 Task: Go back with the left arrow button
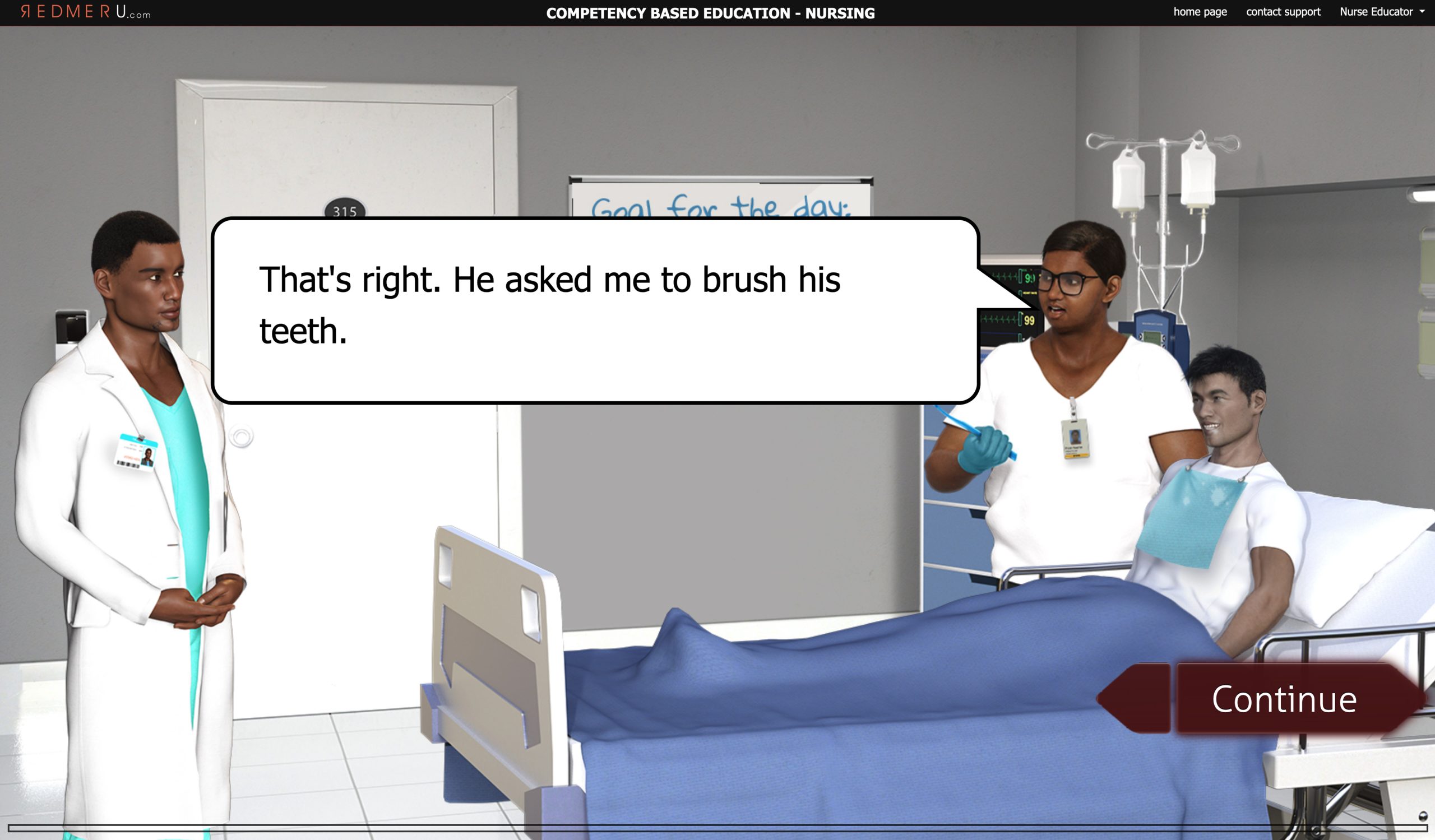[x=1136, y=699]
